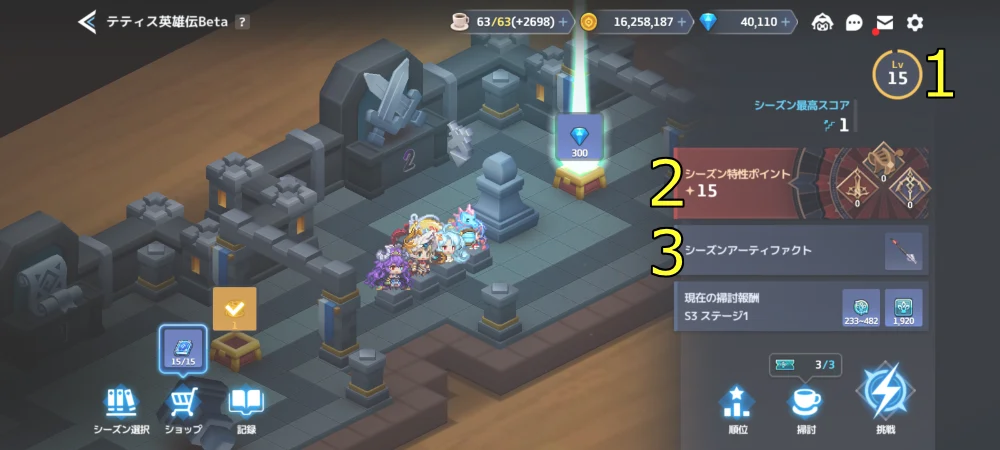View the season level 15 badge

coord(897,75)
